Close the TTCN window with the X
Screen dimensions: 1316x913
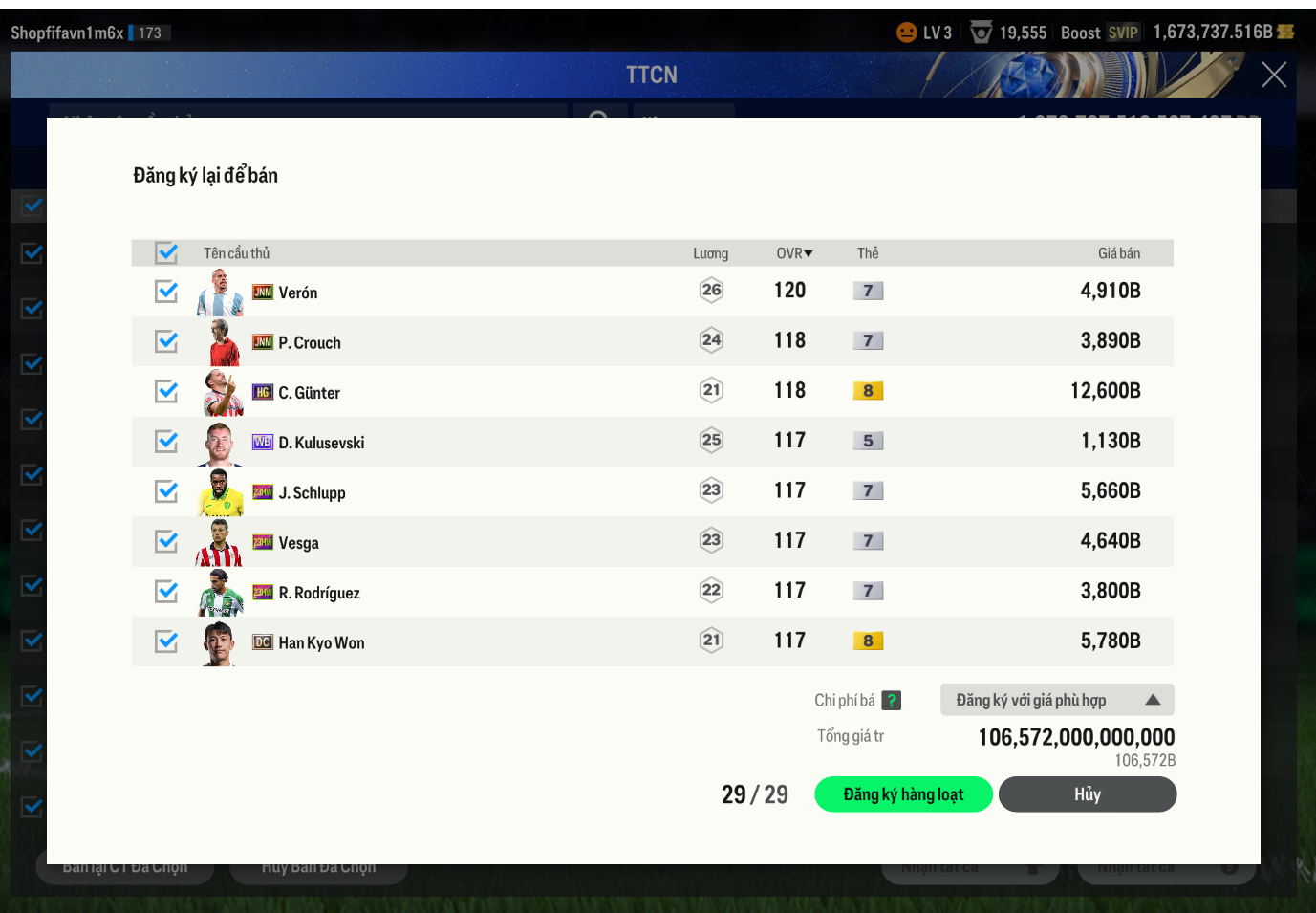[1273, 75]
